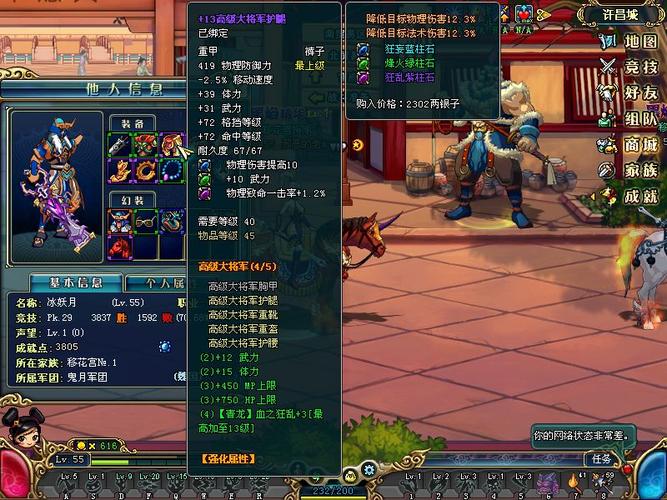Open the 组队 team menu
The image size is (667, 500).
click(630, 119)
